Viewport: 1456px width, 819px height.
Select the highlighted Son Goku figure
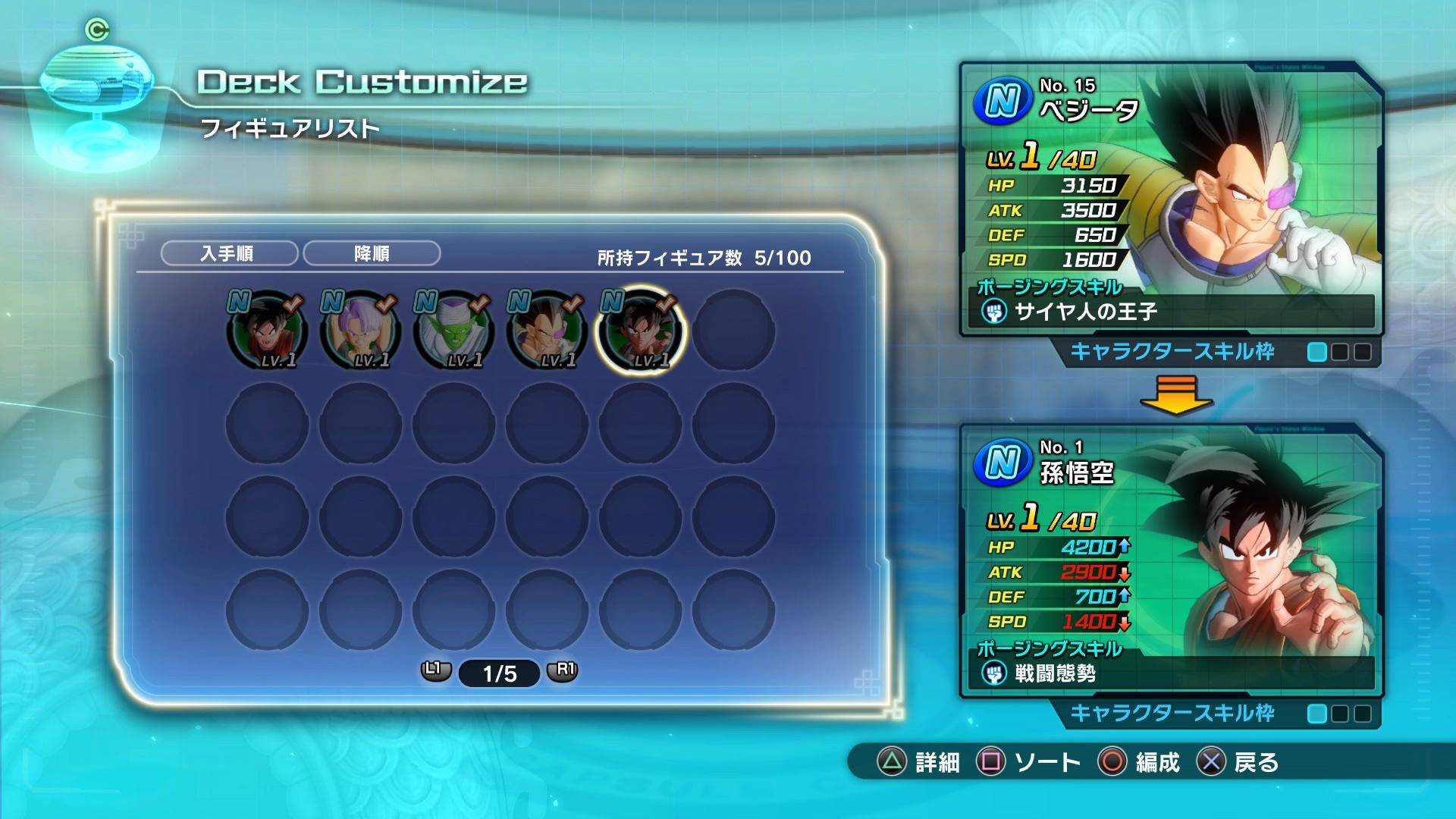click(640, 331)
